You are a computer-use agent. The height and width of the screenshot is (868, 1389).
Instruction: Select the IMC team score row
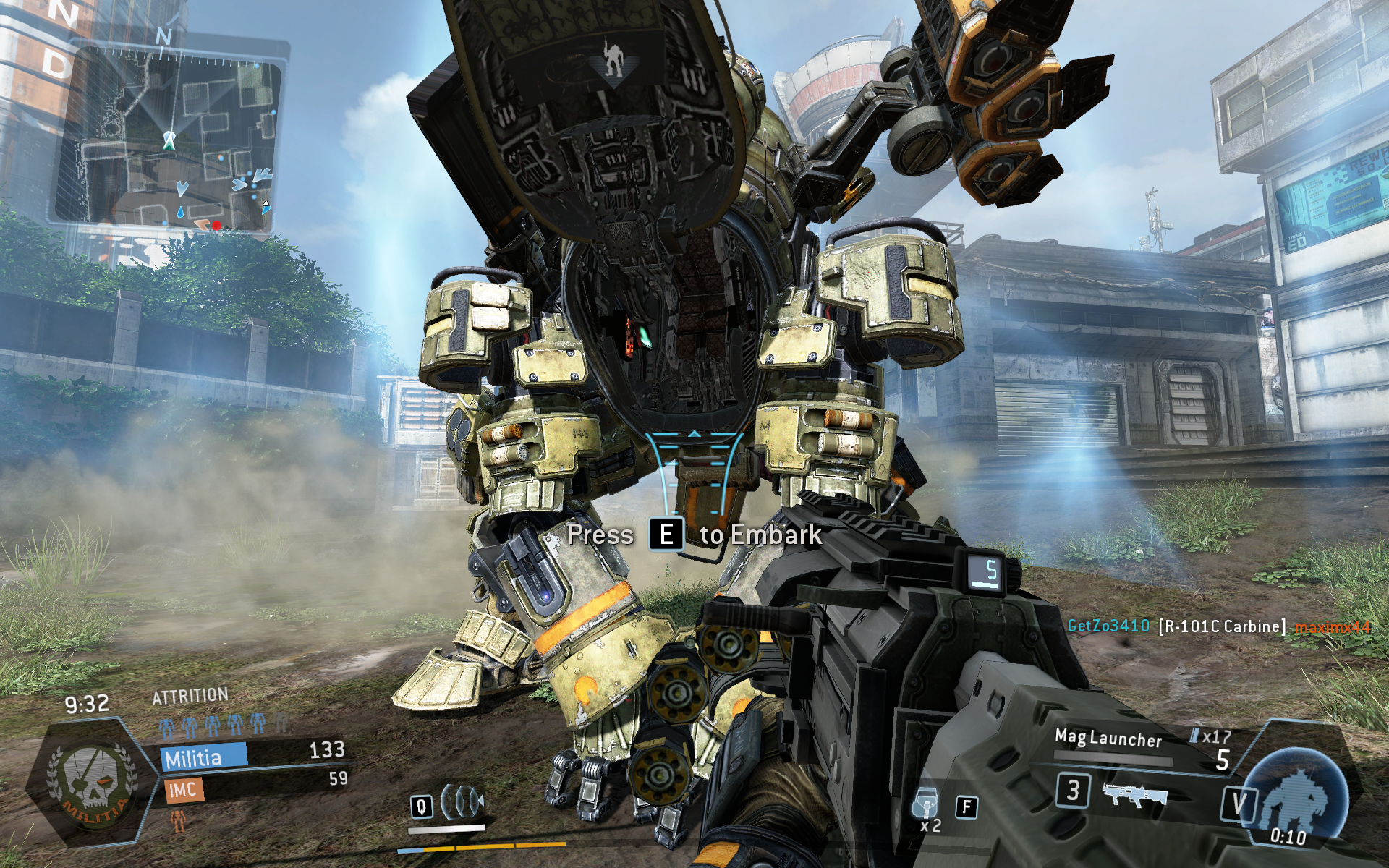tap(253, 786)
